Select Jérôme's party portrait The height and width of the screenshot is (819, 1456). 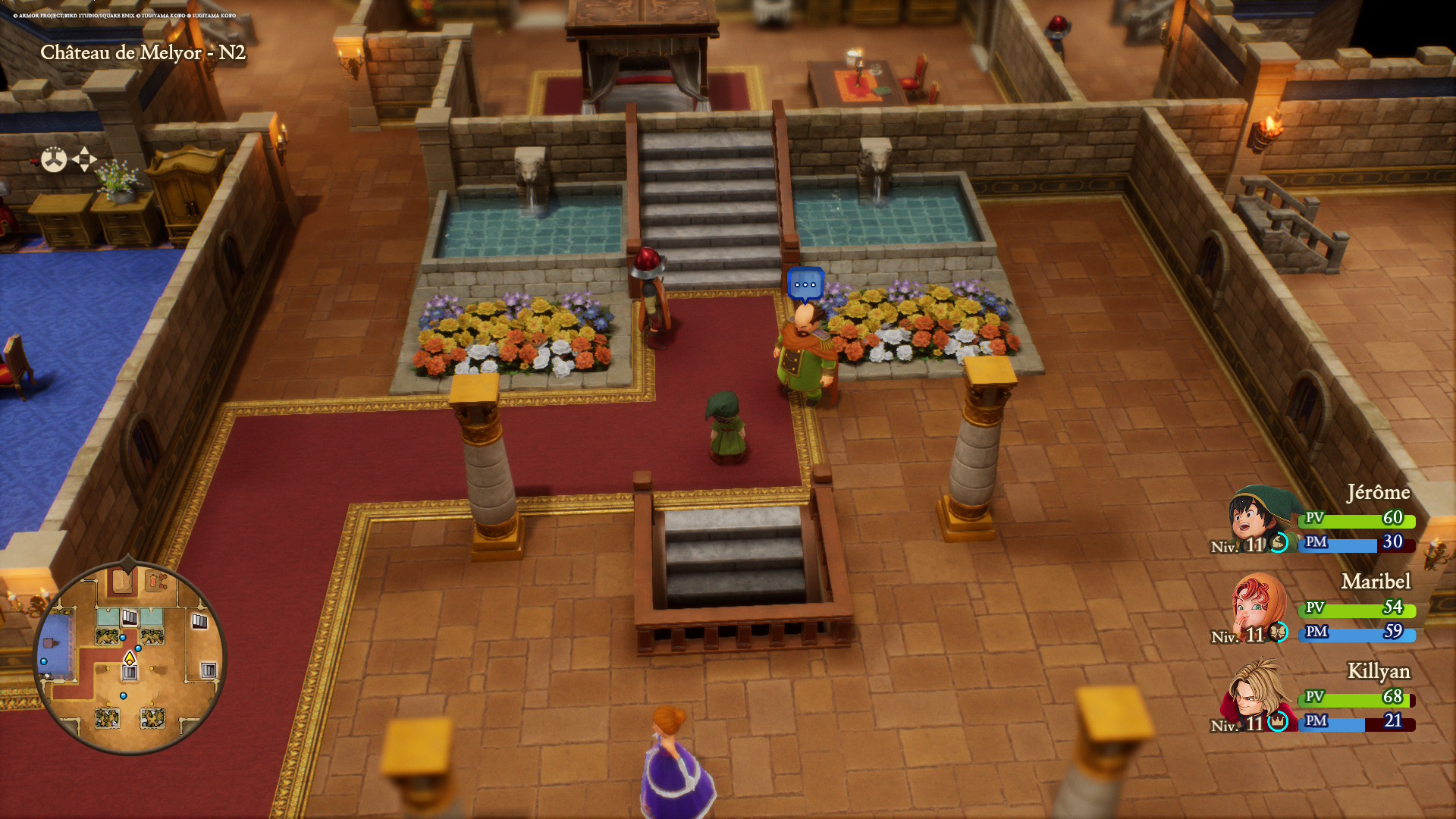[x=1257, y=519]
